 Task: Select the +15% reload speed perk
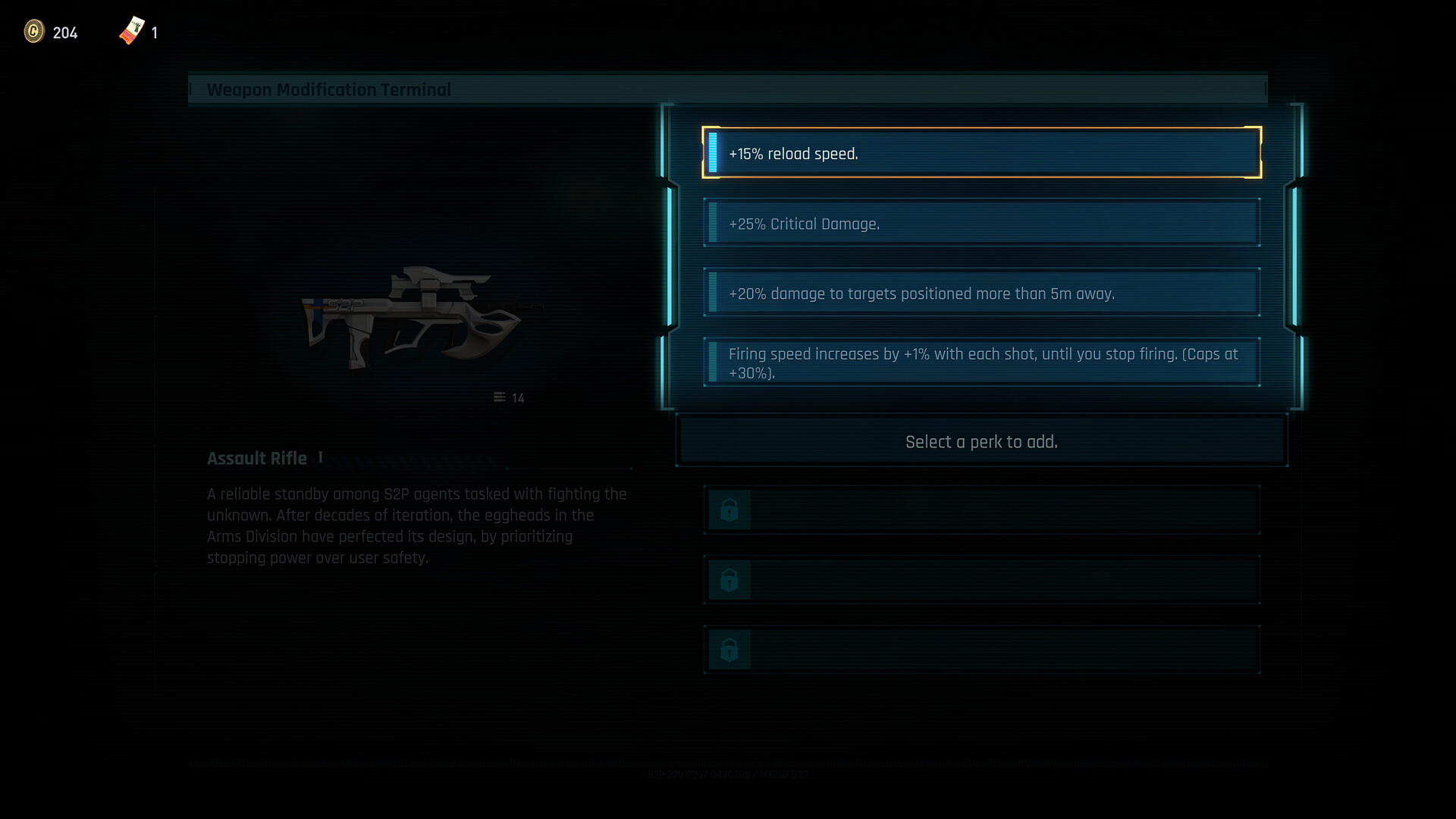(x=982, y=152)
